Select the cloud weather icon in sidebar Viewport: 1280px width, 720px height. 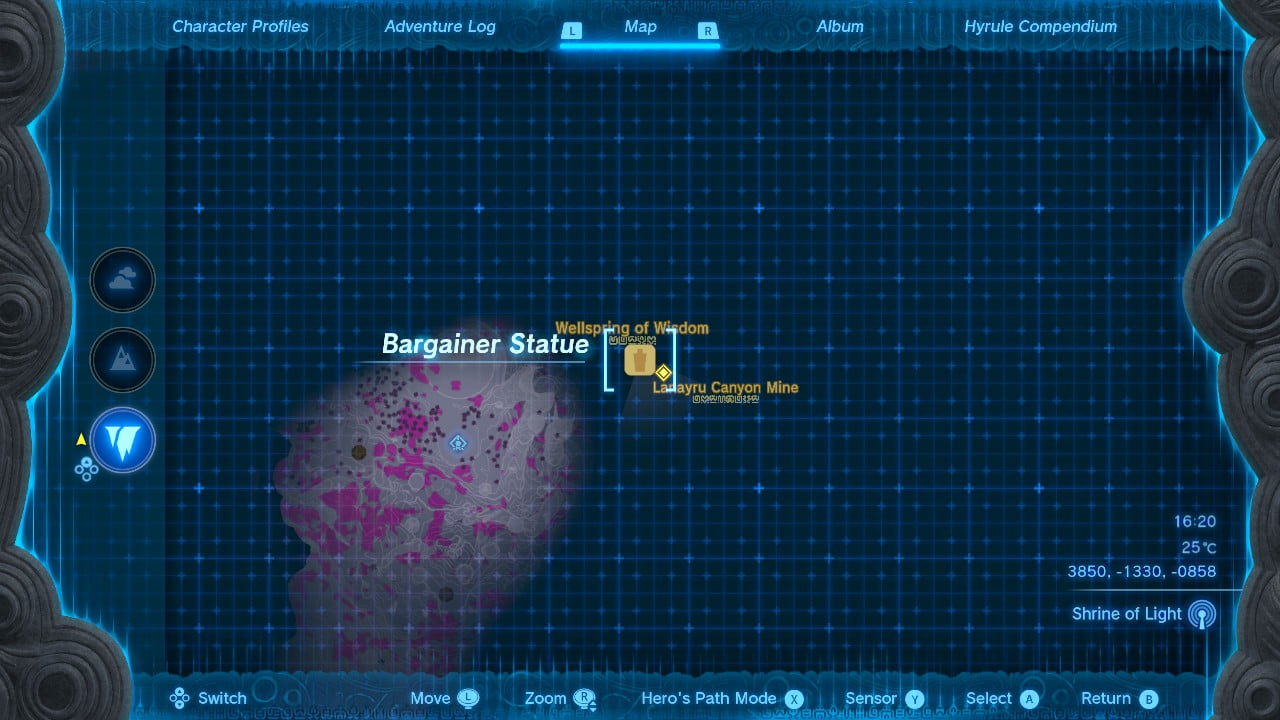122,280
